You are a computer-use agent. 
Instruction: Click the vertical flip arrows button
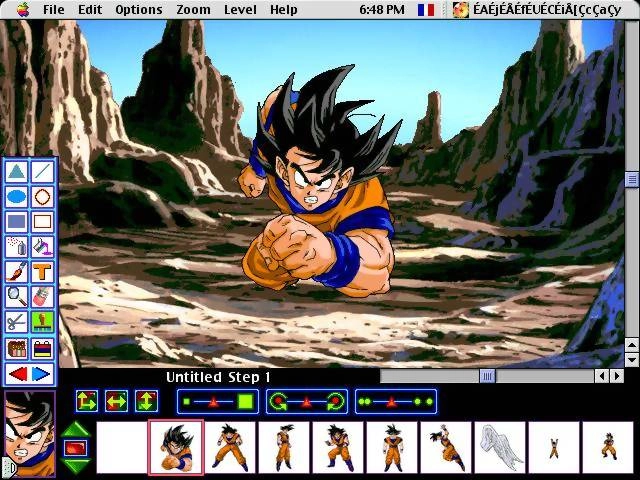(x=146, y=402)
